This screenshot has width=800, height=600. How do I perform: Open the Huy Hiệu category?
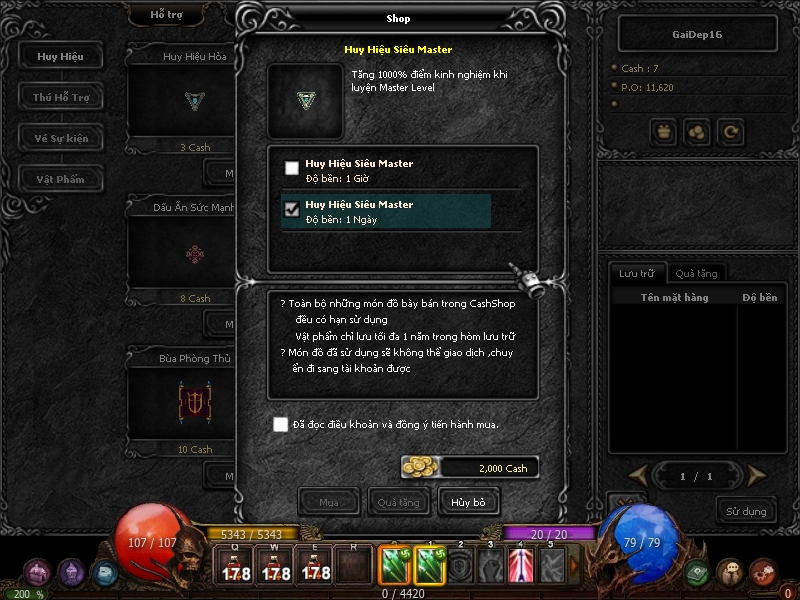click(x=61, y=56)
